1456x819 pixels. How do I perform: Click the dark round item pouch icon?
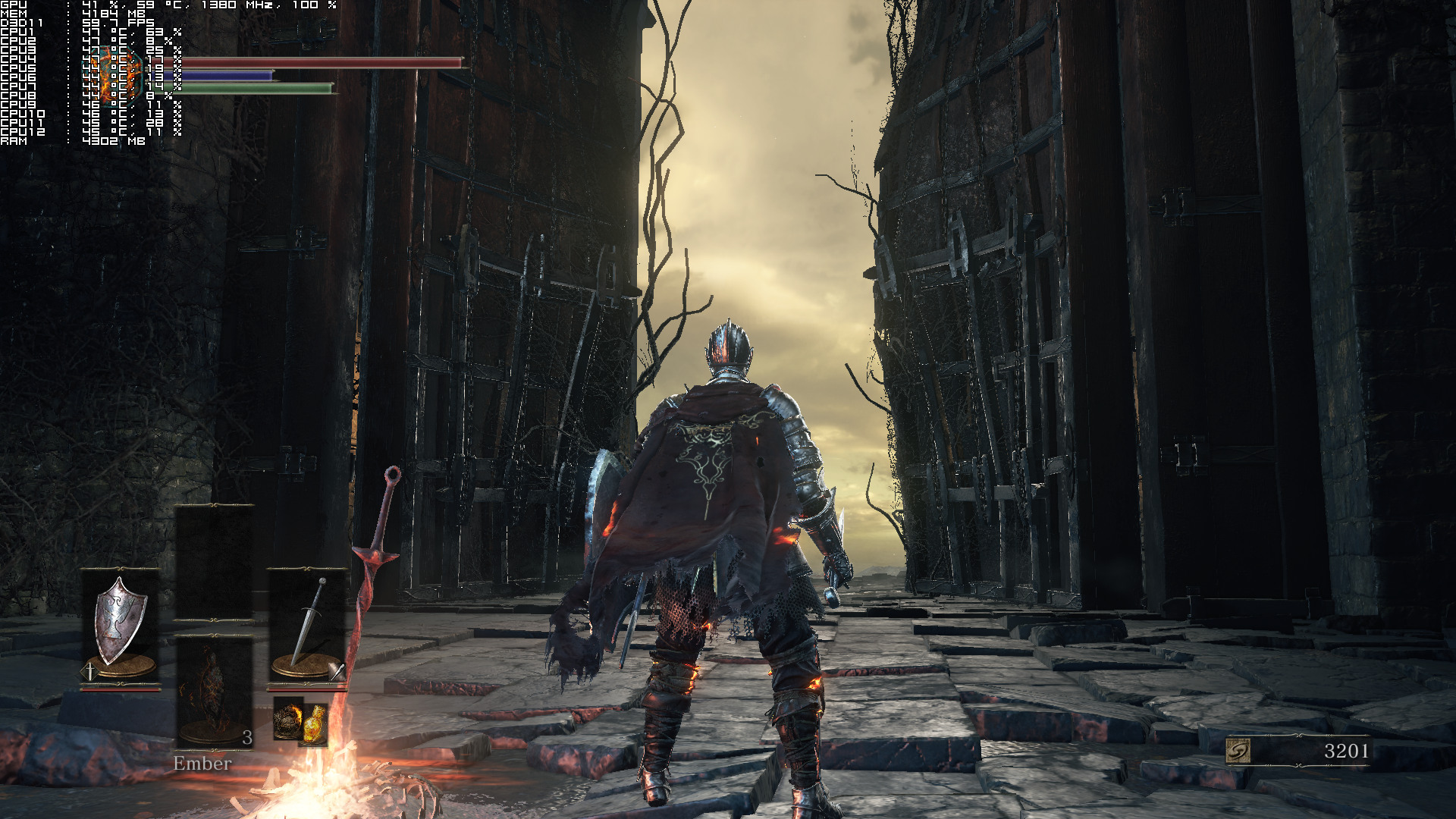tap(287, 719)
